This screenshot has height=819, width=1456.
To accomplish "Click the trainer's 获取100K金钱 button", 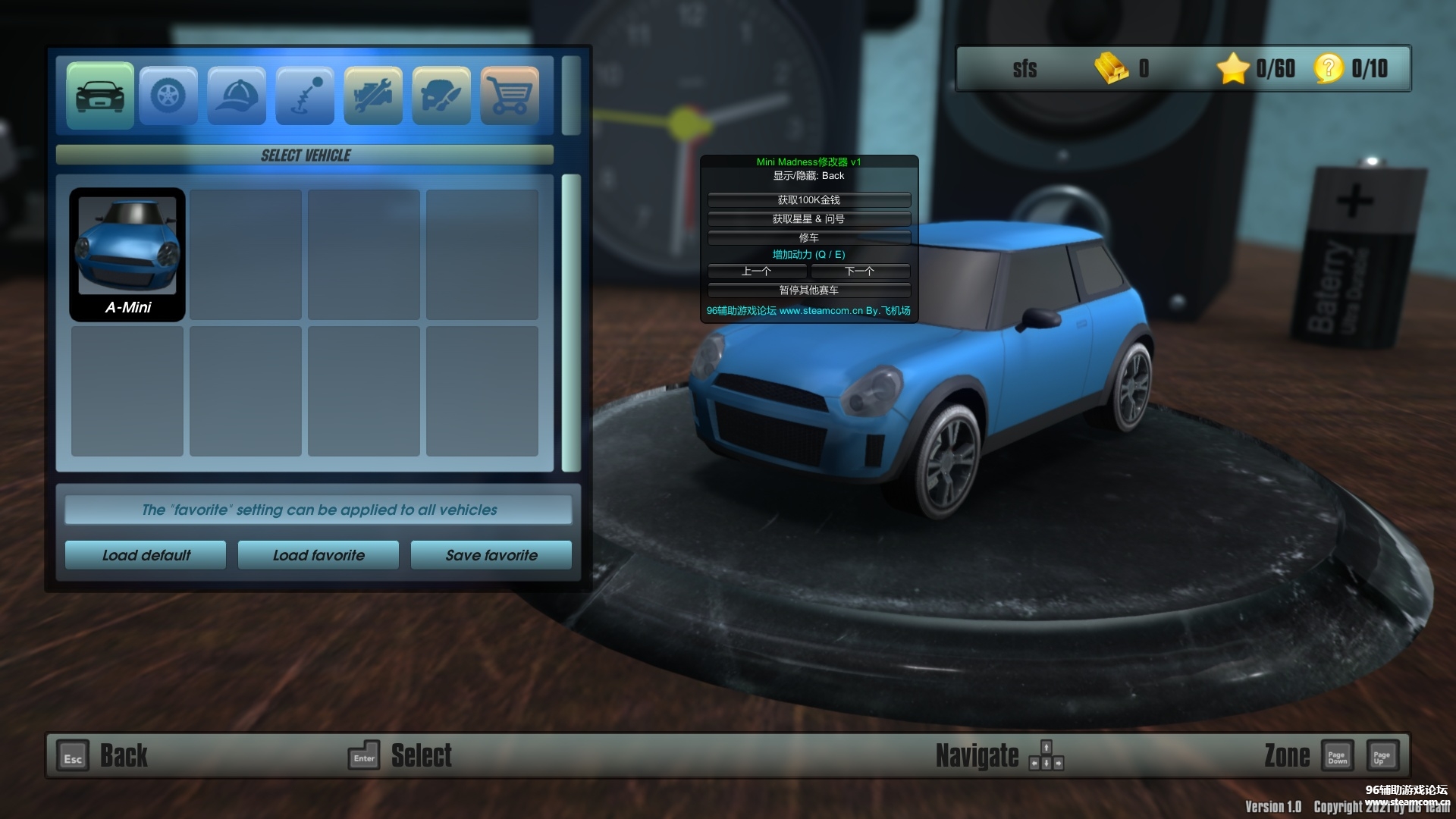I will (808, 200).
